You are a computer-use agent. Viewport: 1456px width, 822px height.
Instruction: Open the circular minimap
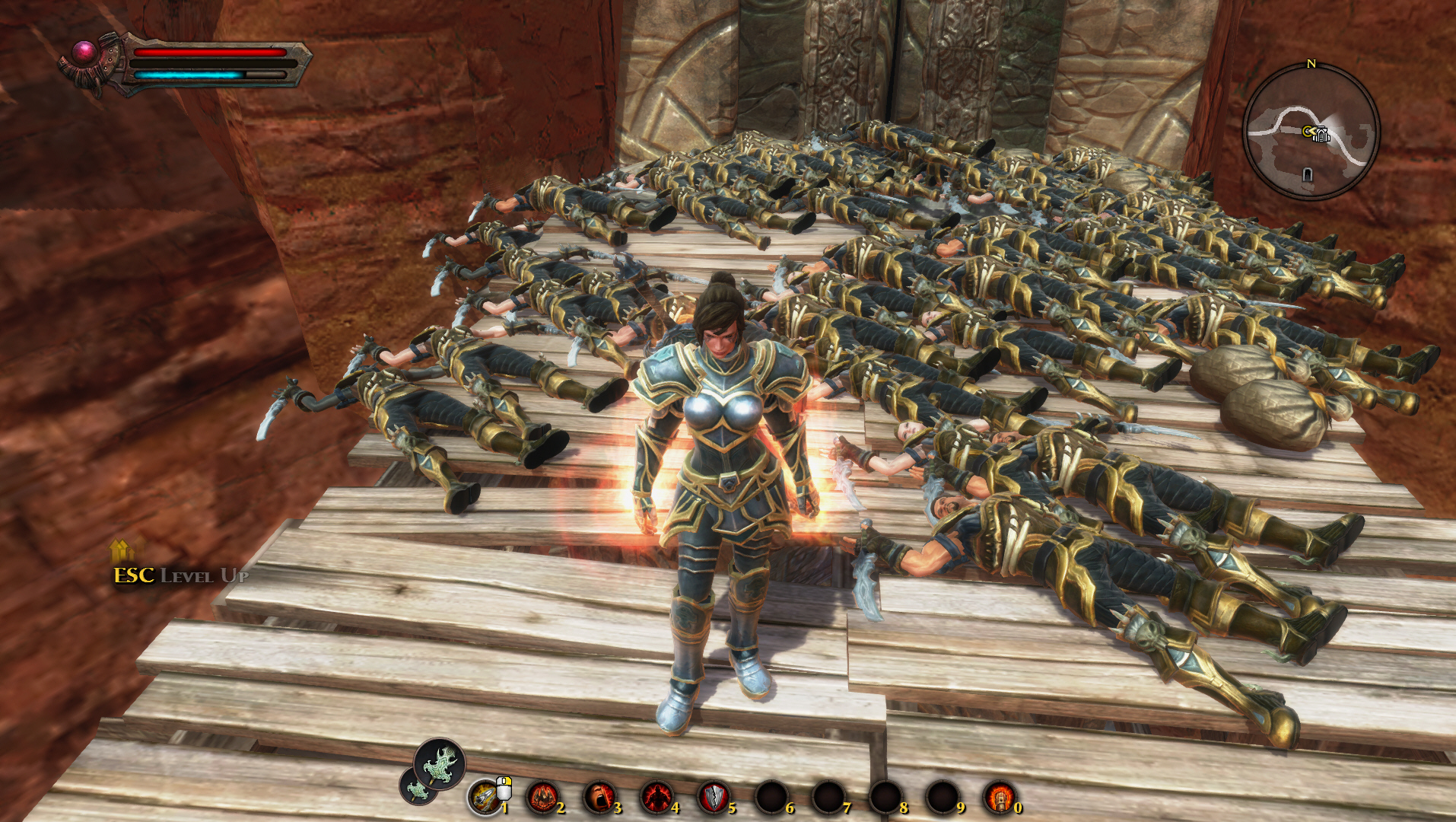(1311, 132)
